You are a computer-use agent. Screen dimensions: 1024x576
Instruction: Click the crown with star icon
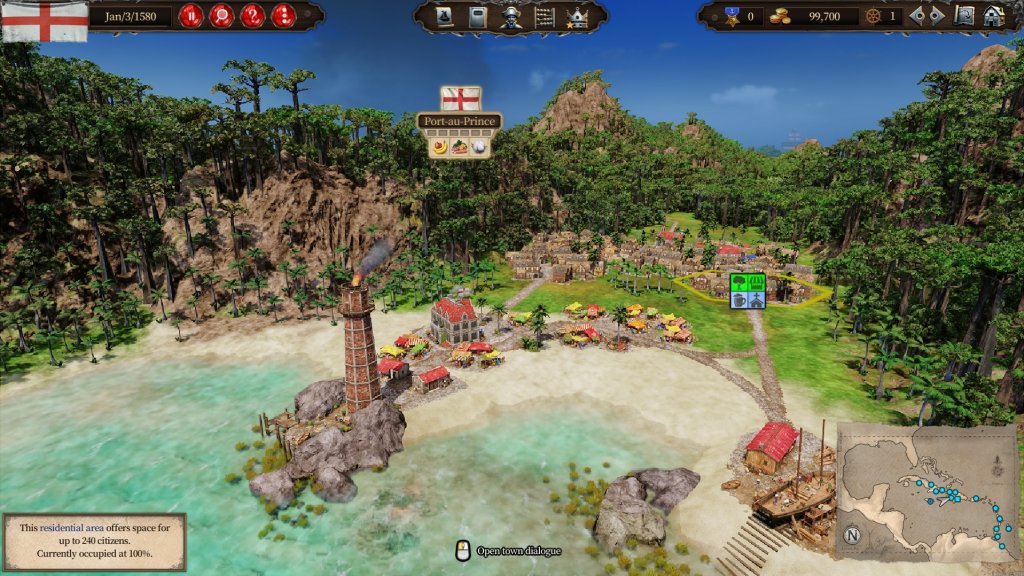pos(576,17)
